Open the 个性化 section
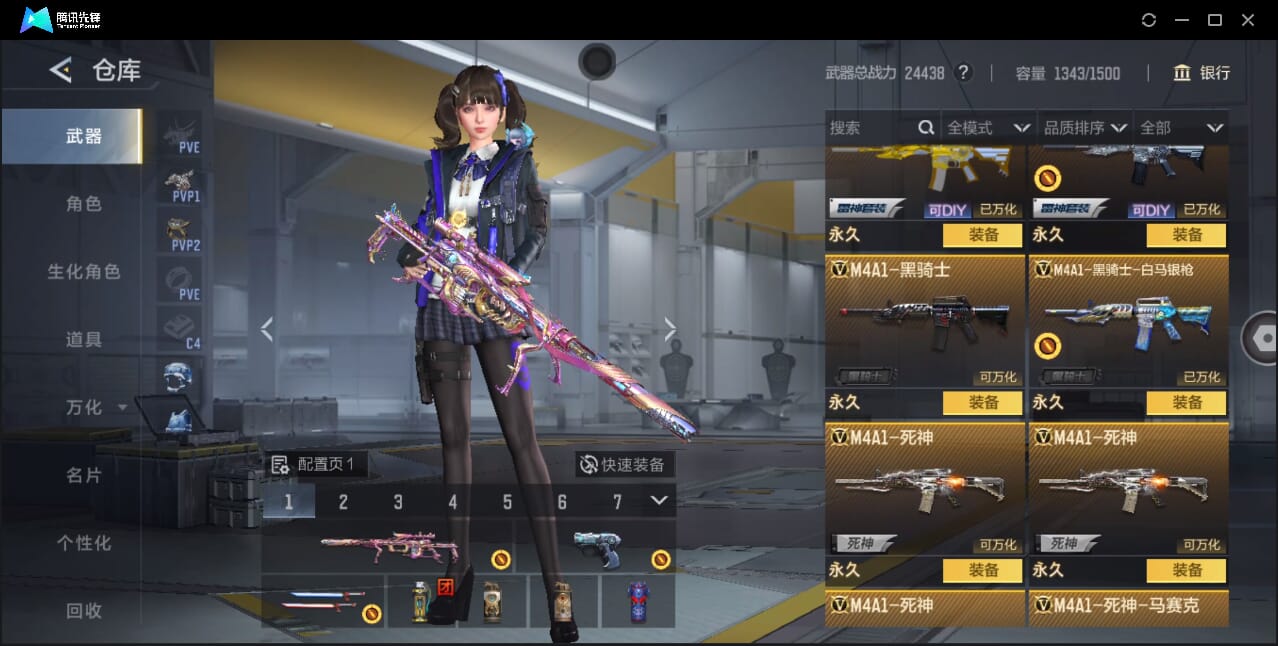 [84, 544]
